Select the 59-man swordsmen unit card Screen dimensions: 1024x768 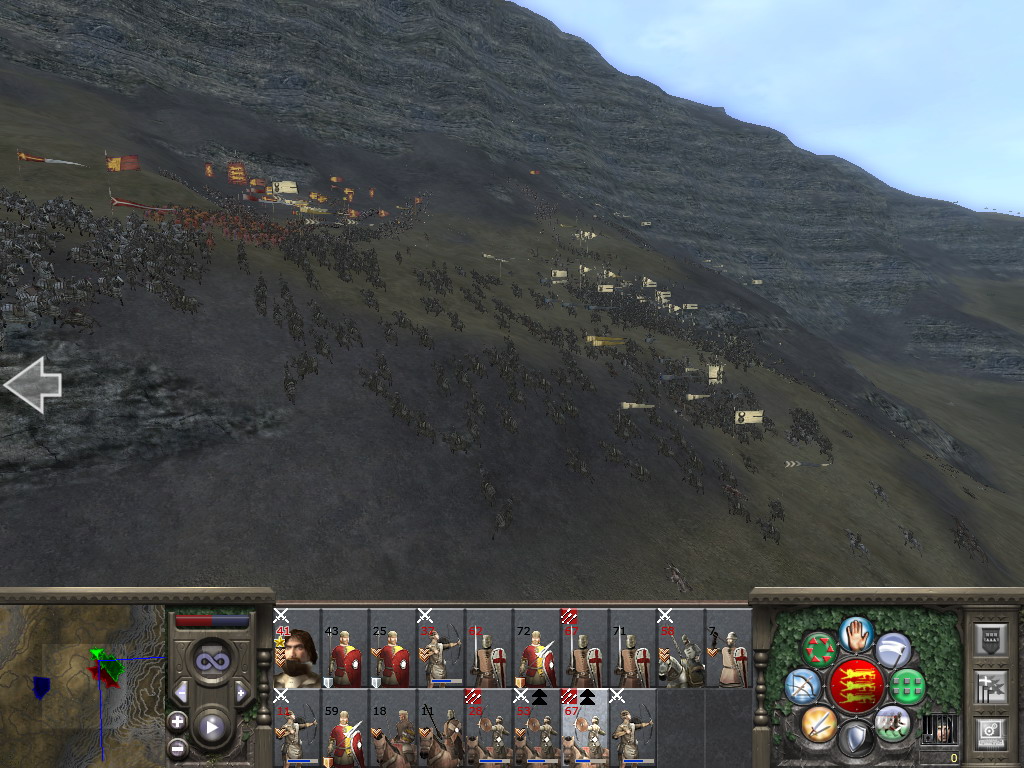point(345,728)
